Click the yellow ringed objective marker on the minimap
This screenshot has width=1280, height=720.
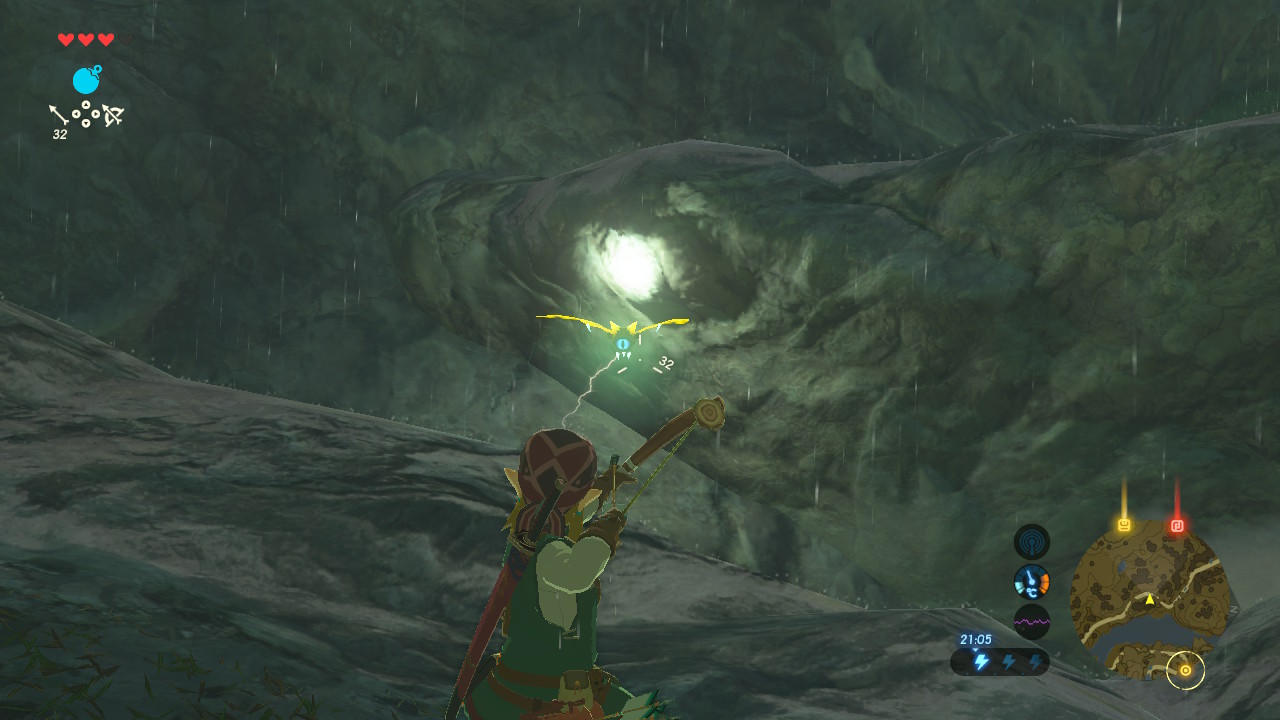(1185, 670)
